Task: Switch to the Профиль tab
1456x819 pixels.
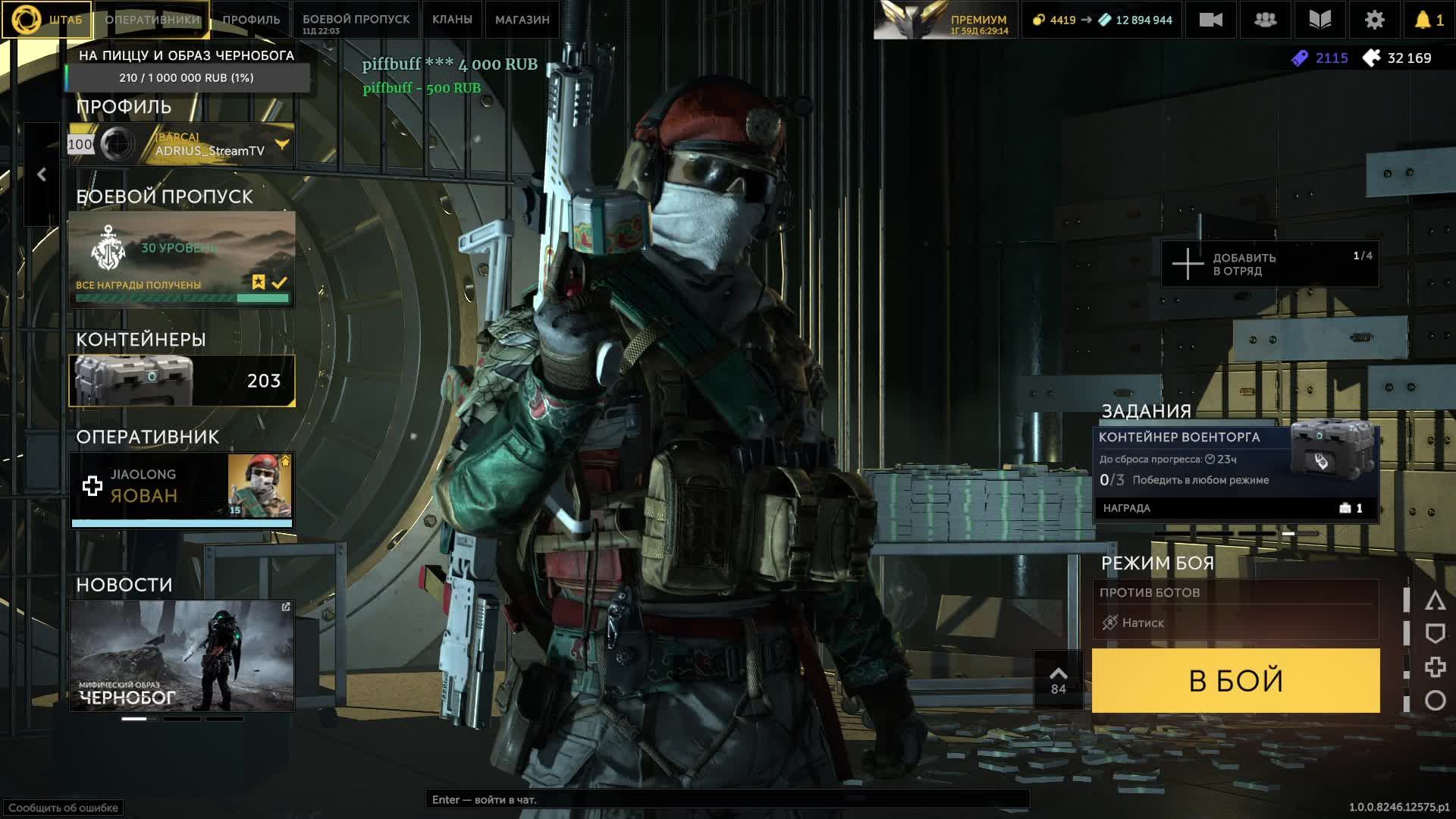Action: pos(251,20)
